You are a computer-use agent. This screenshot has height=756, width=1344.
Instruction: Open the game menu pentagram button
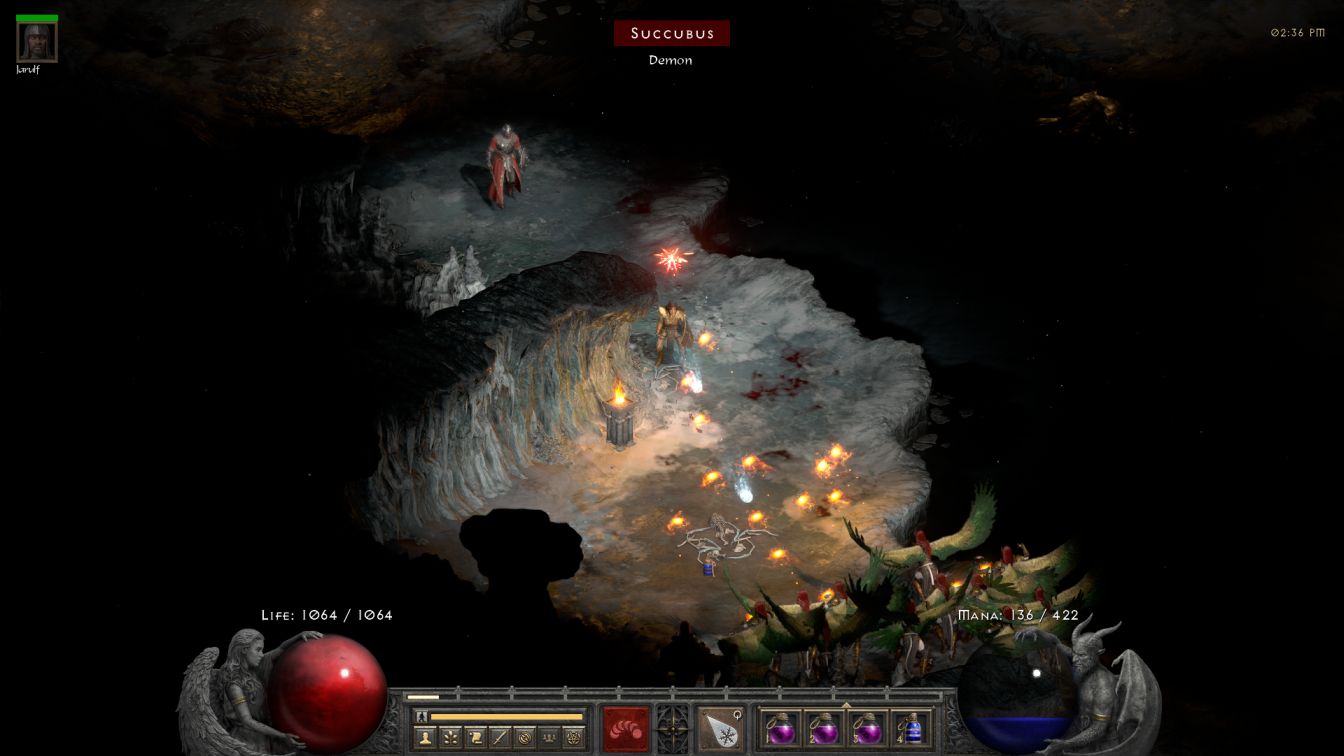(x=574, y=738)
